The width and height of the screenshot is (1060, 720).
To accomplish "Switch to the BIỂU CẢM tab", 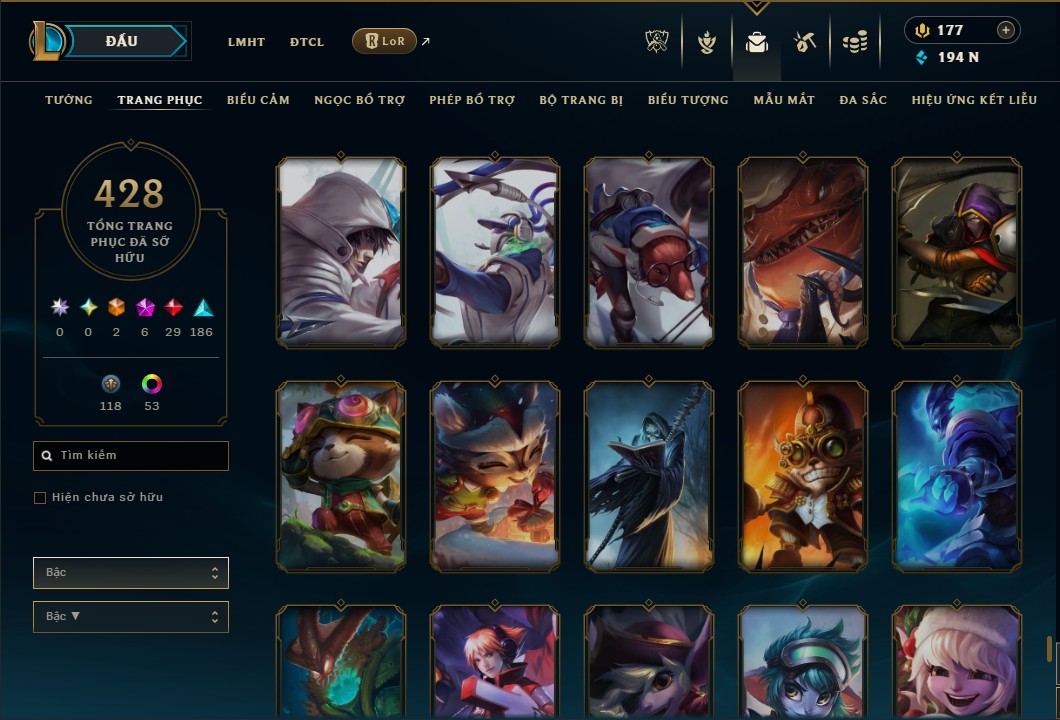I will click(258, 100).
